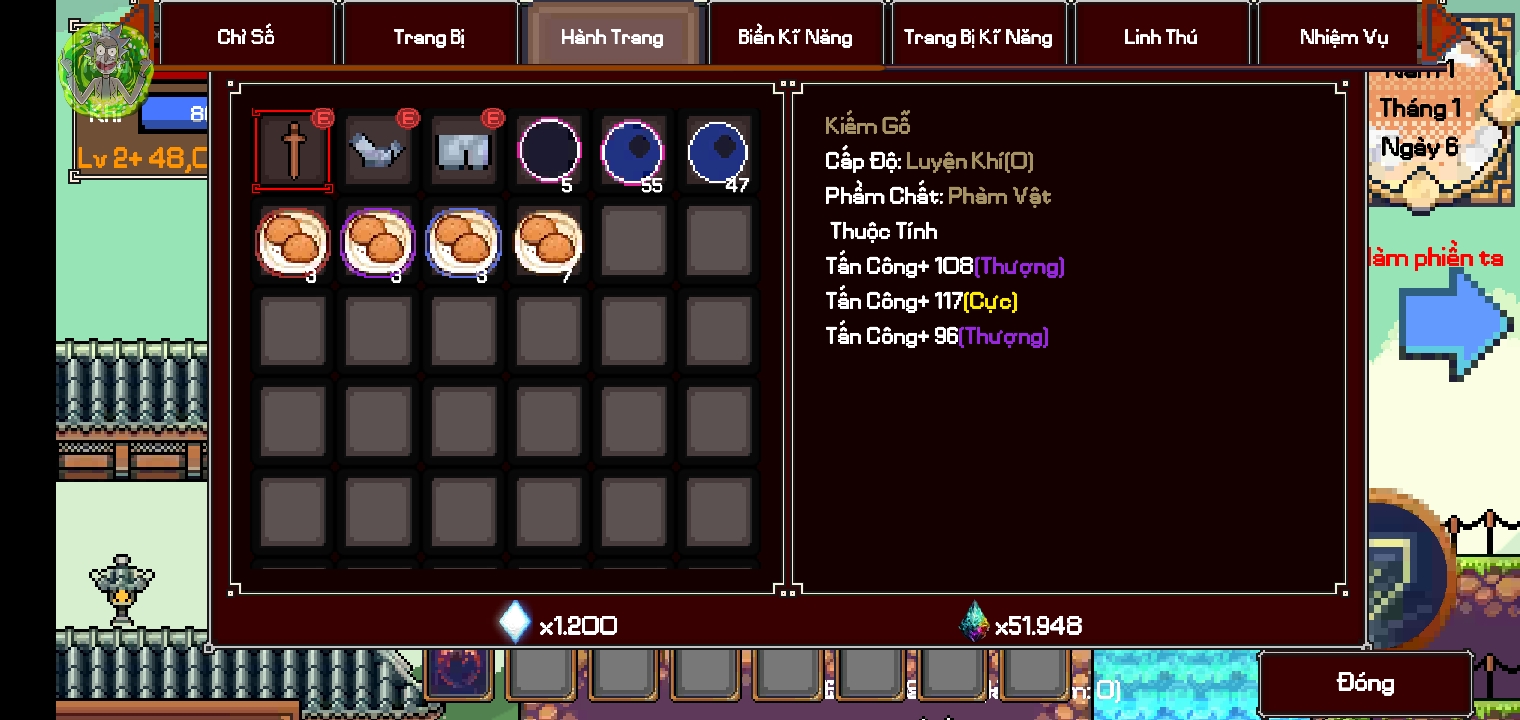Select the Hành Trang tab
The width and height of the screenshot is (1520, 720).
point(612,37)
